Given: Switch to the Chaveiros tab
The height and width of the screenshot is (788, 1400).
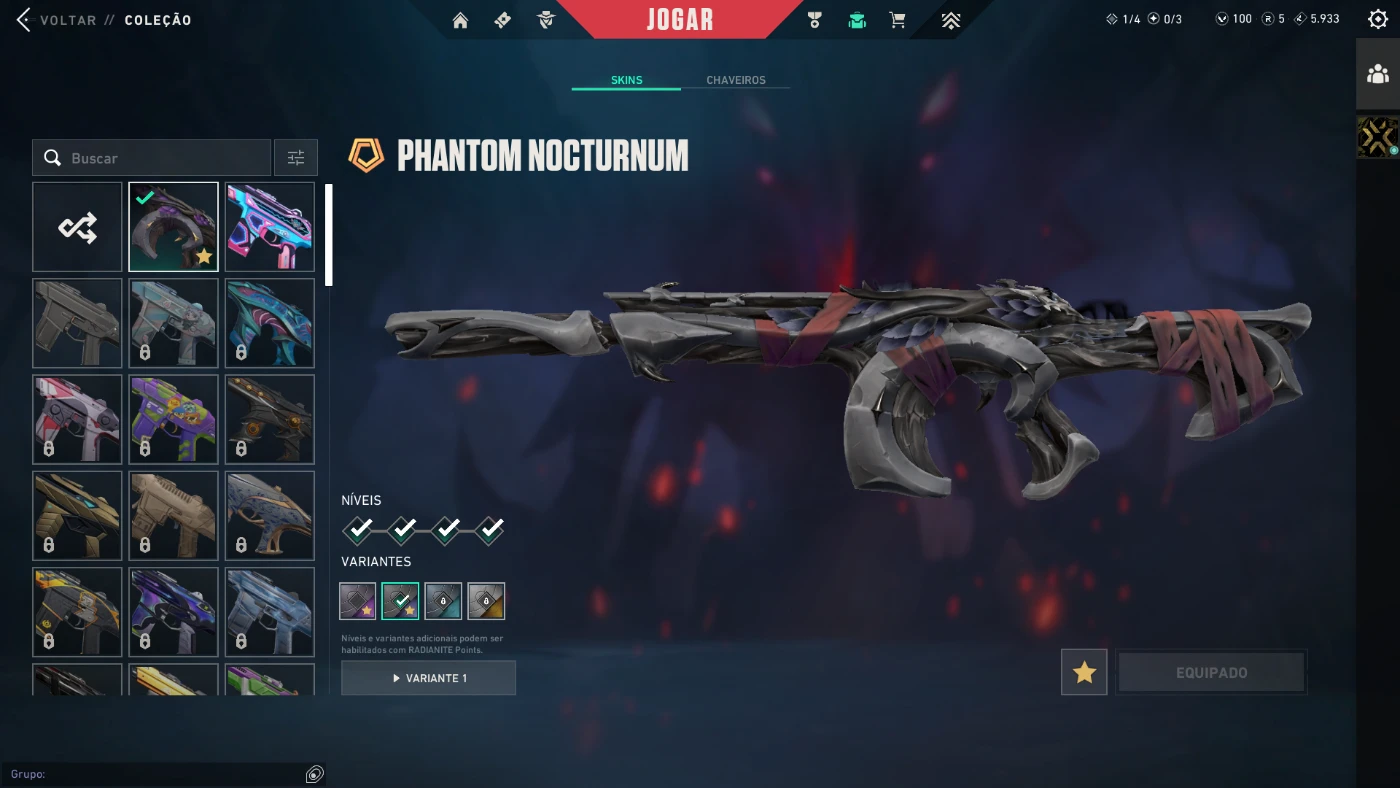Looking at the screenshot, I should [735, 80].
